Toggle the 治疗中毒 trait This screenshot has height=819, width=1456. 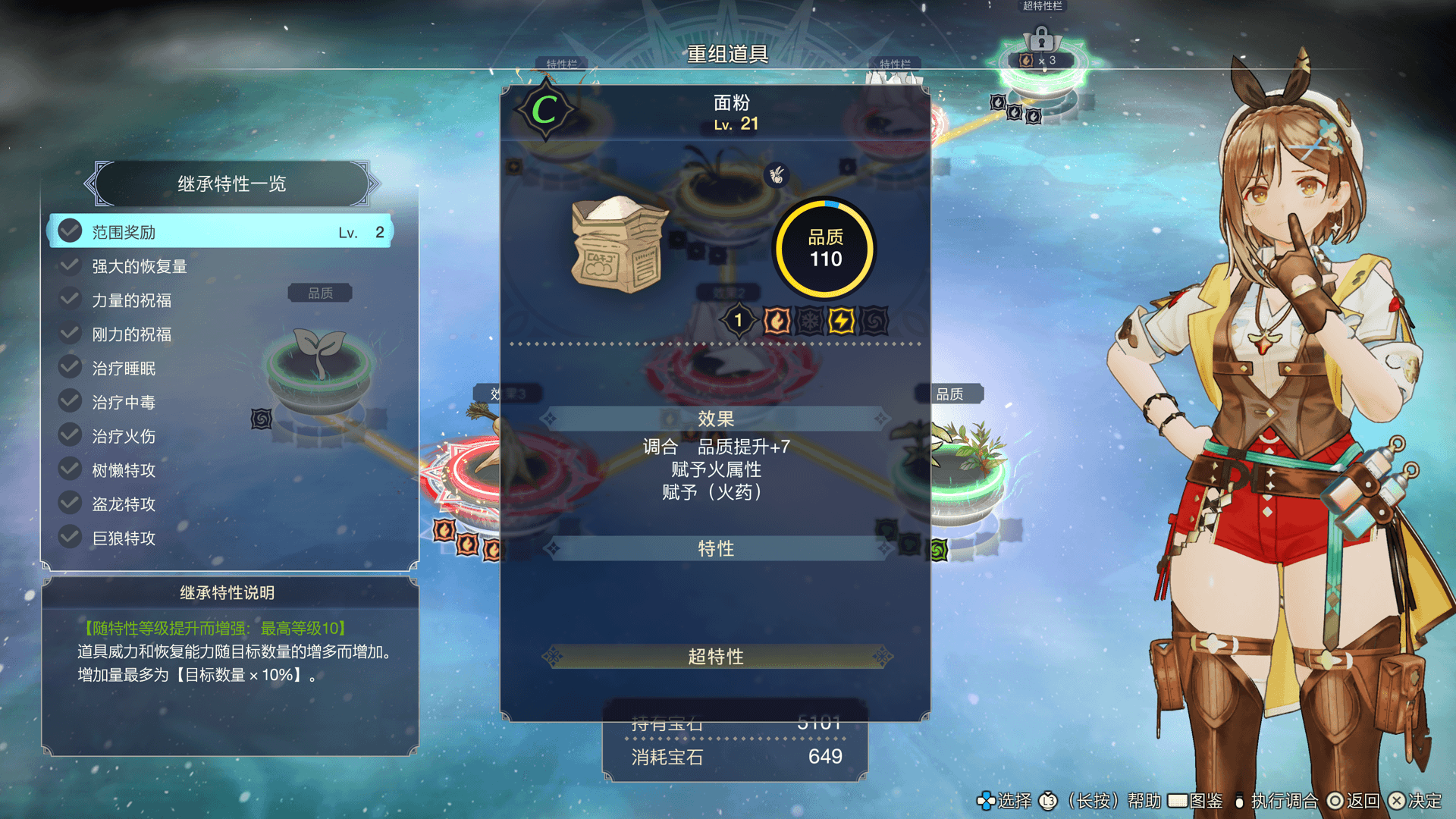220,403
